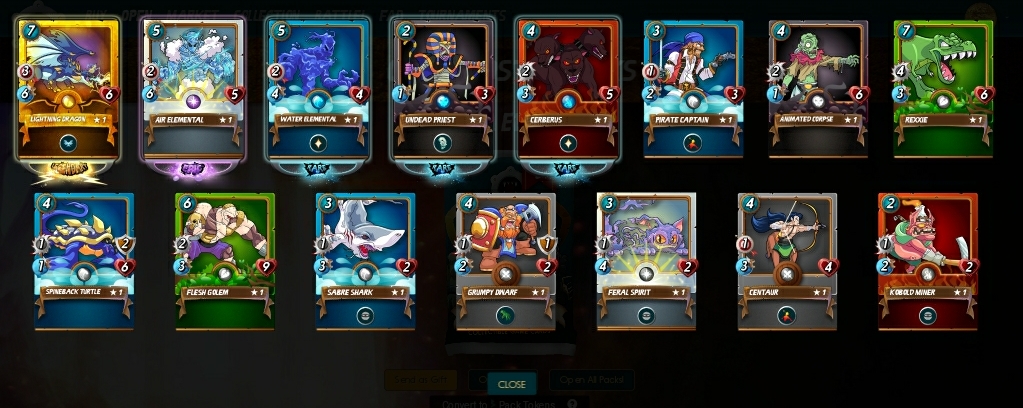This screenshot has height=408, width=1023.
Task: Select the Lightning Dragon card
Action: pos(69,90)
